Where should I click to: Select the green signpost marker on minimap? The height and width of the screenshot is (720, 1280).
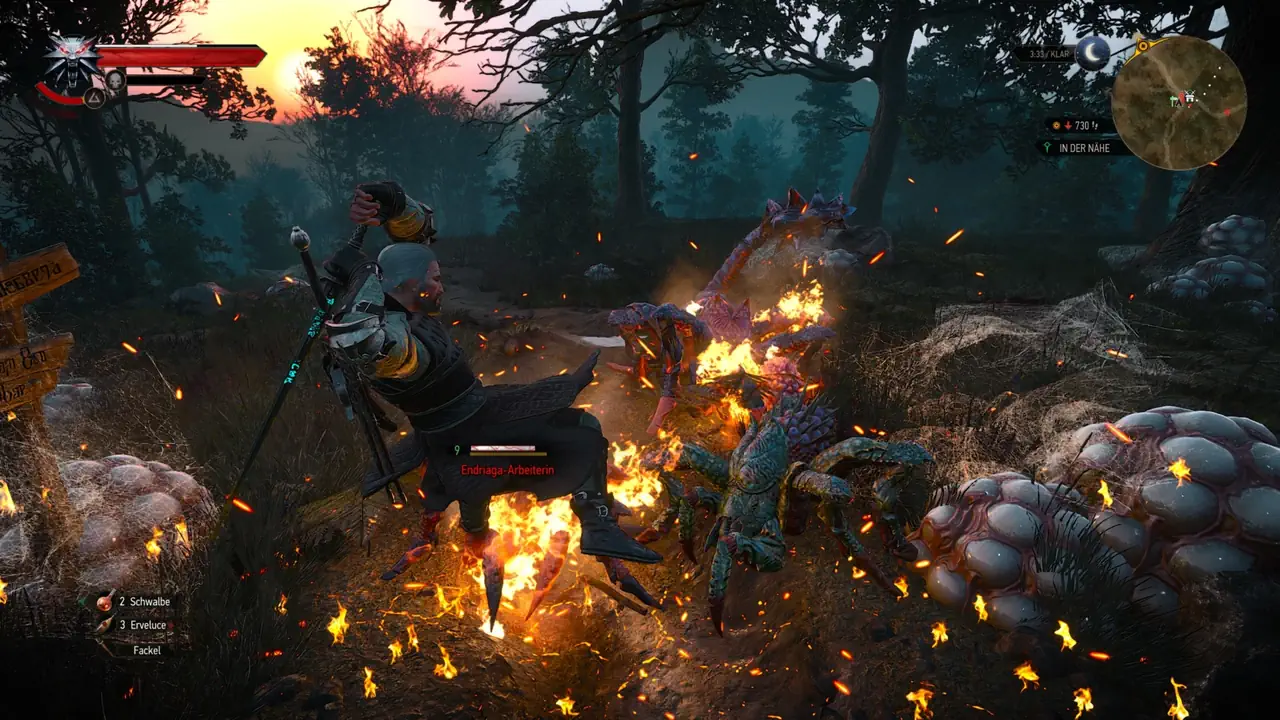tap(1173, 100)
